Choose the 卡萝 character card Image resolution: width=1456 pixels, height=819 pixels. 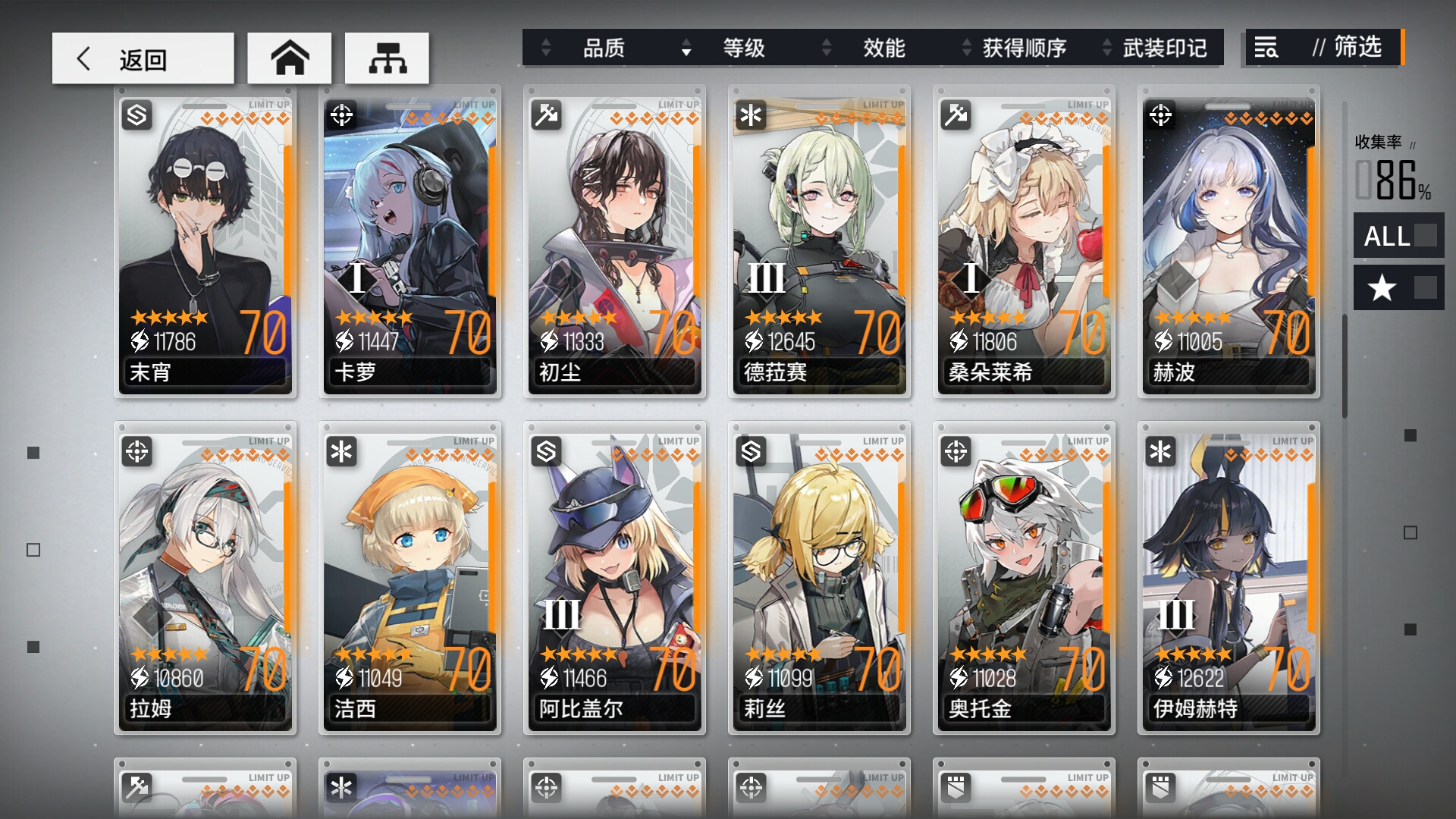[x=409, y=243]
